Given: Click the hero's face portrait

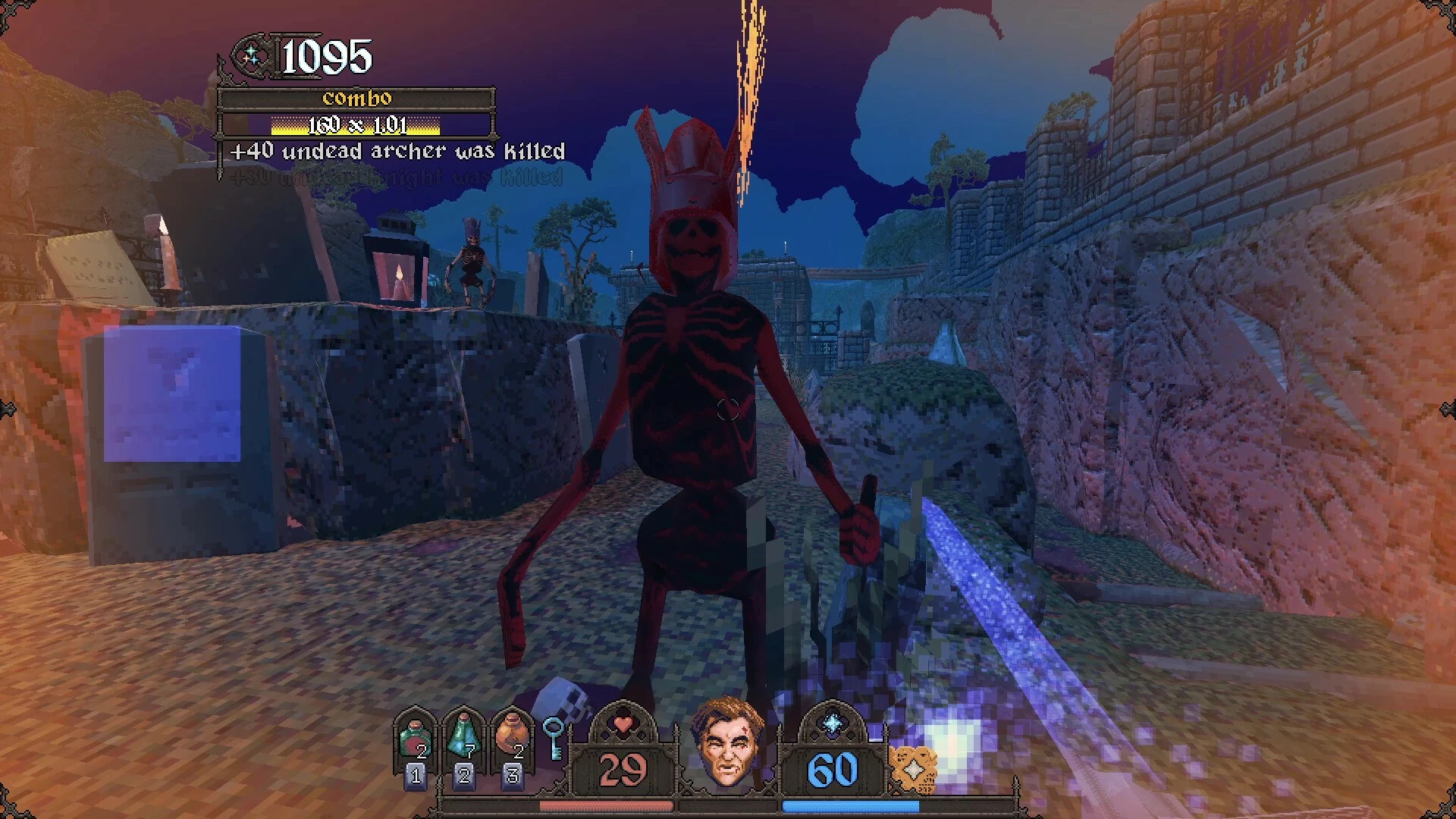Looking at the screenshot, I should (726, 742).
